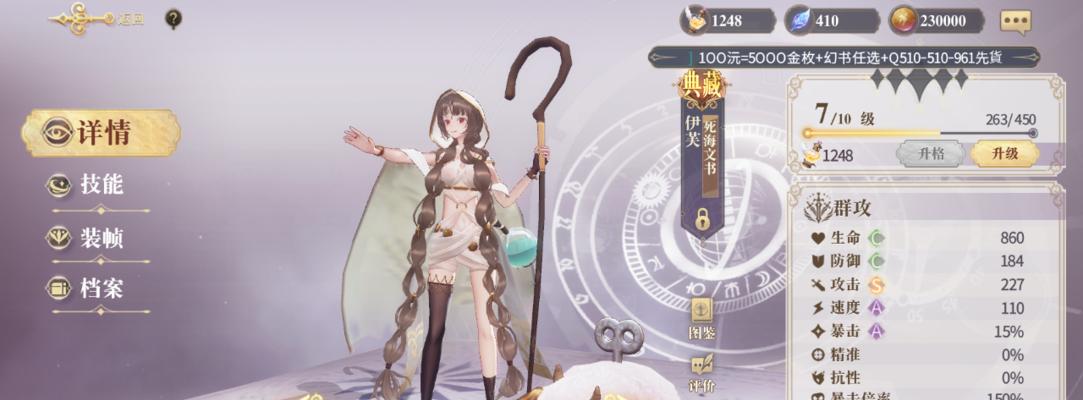Open the question mark help icon
1083x400 pixels.
pos(173,19)
